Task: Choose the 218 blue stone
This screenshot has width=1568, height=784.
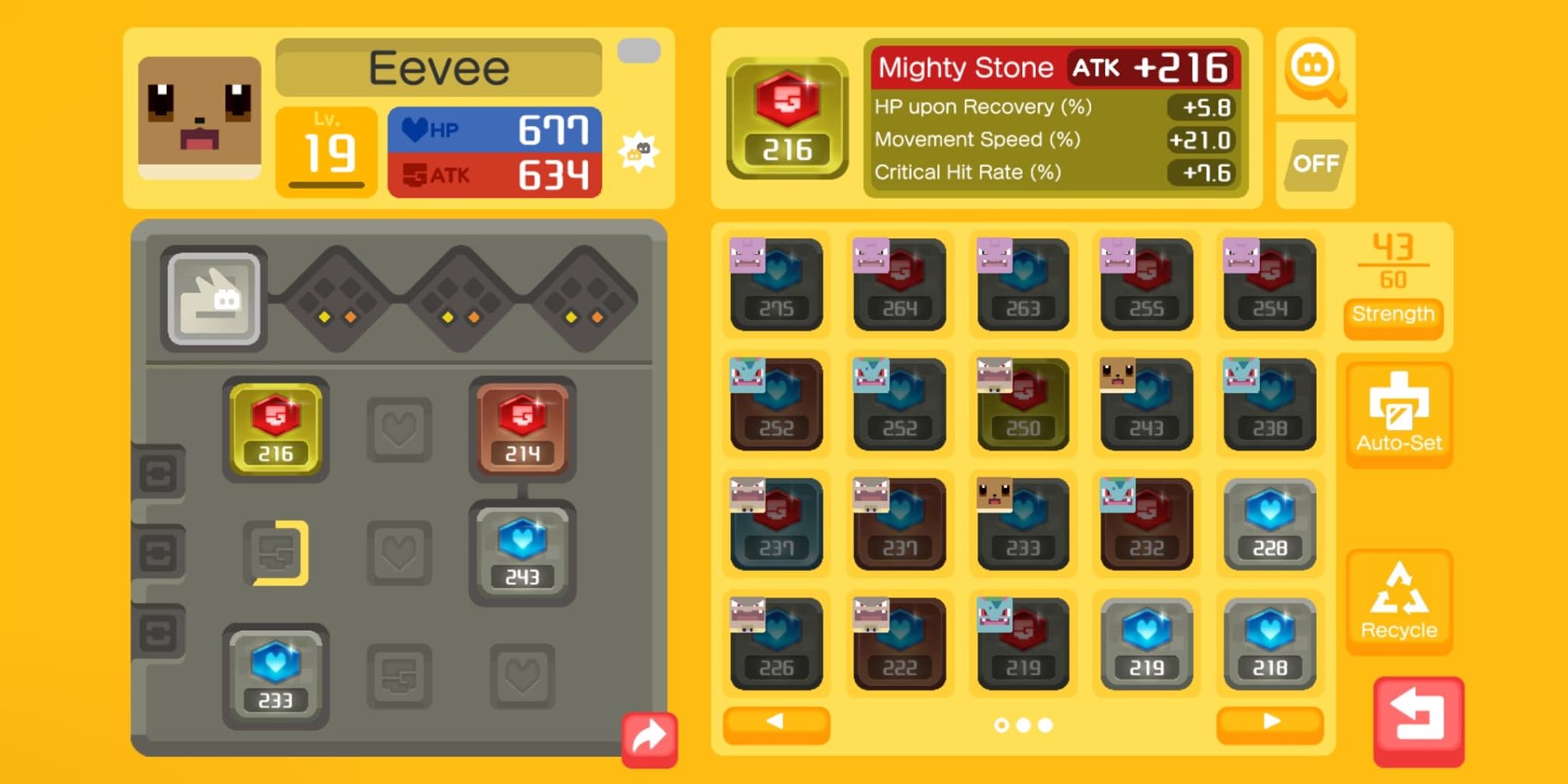Action: click(x=1269, y=644)
